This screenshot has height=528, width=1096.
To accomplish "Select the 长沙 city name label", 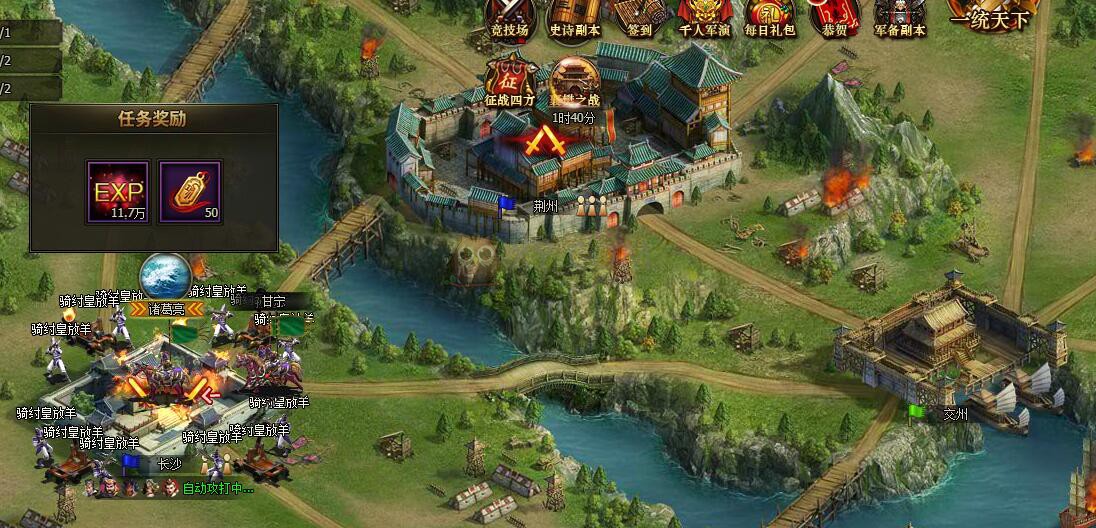I will tap(170, 465).
